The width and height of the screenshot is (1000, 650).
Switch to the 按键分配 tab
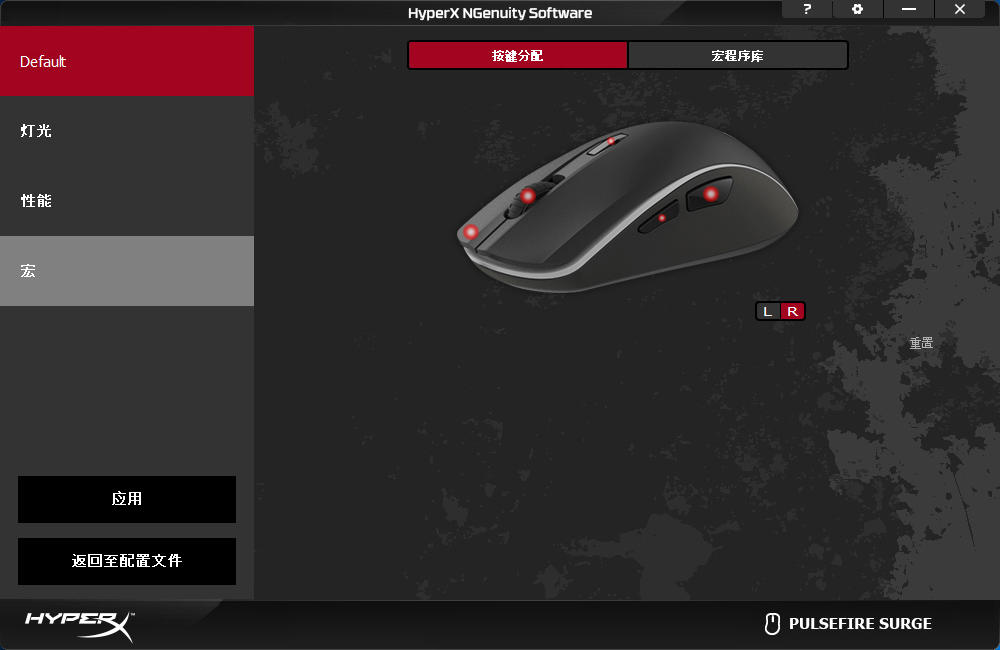point(518,56)
